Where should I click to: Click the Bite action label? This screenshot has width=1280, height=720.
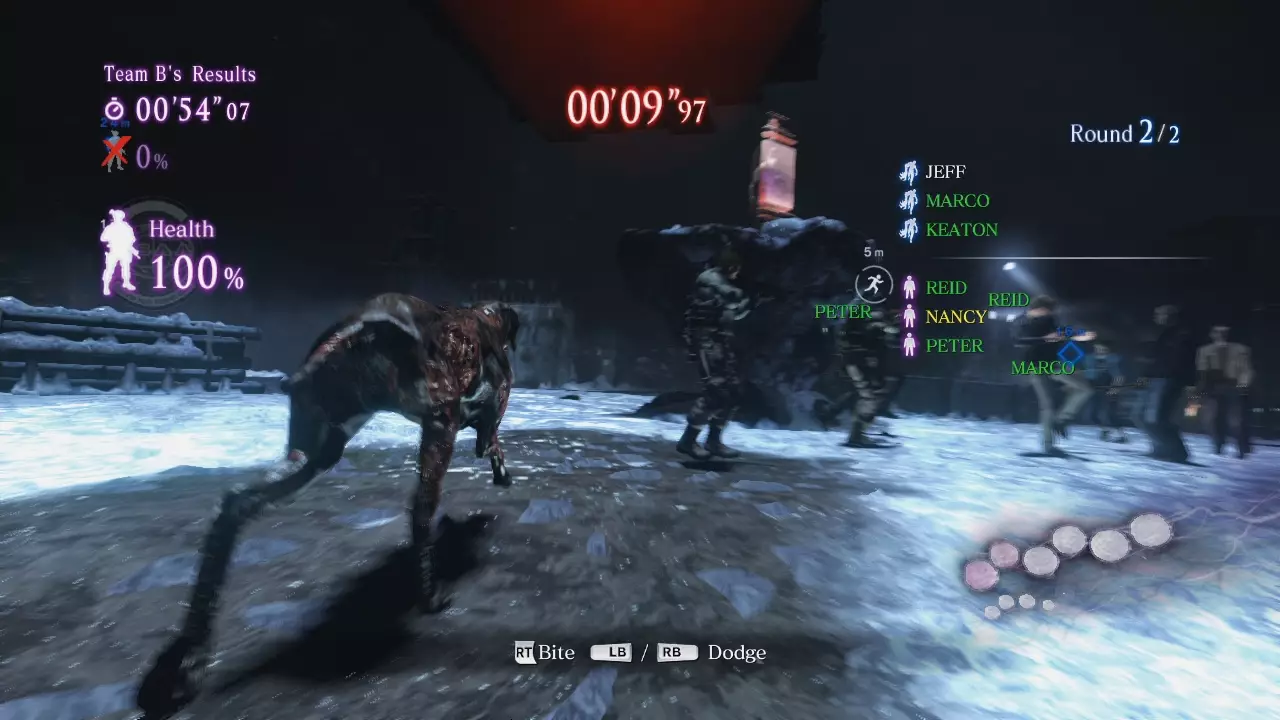(557, 652)
